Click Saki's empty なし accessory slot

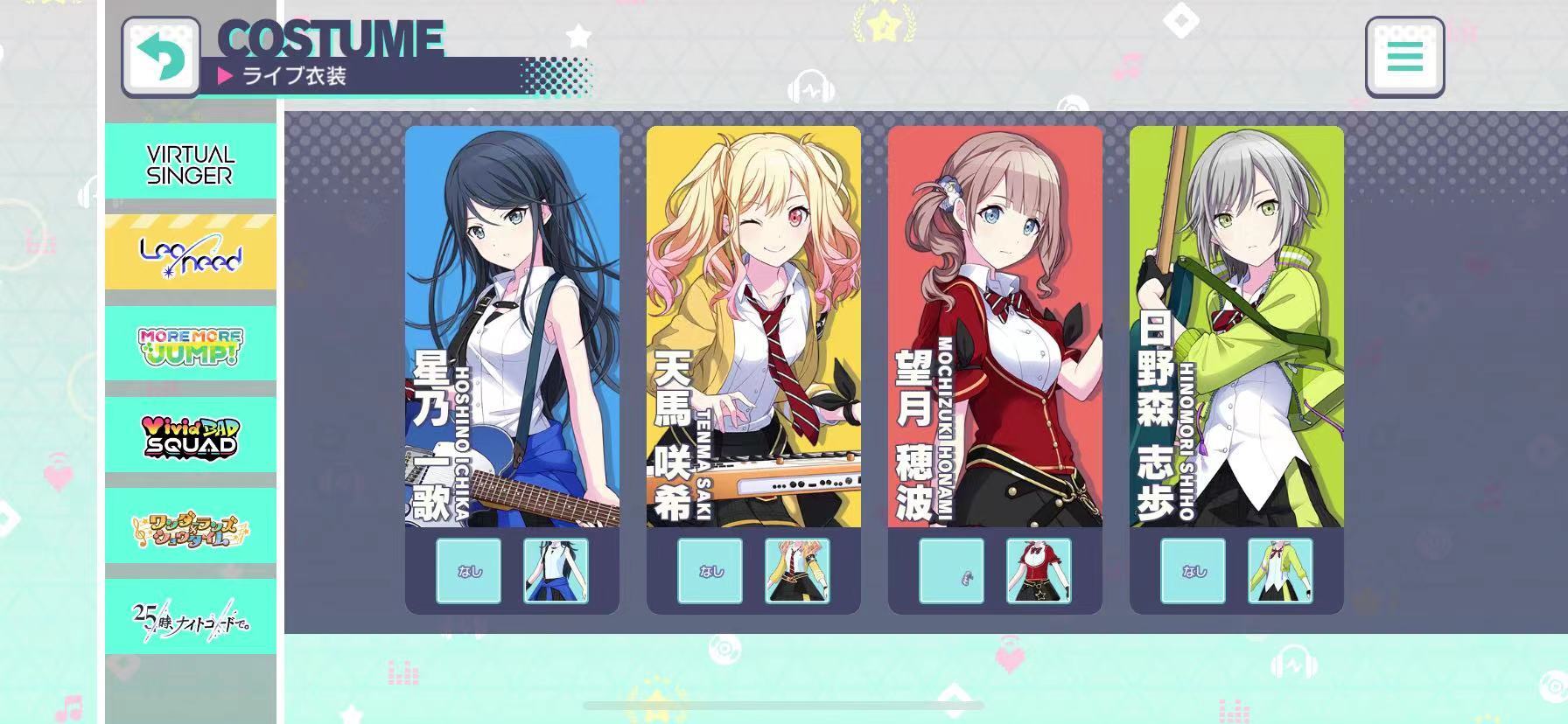710,571
